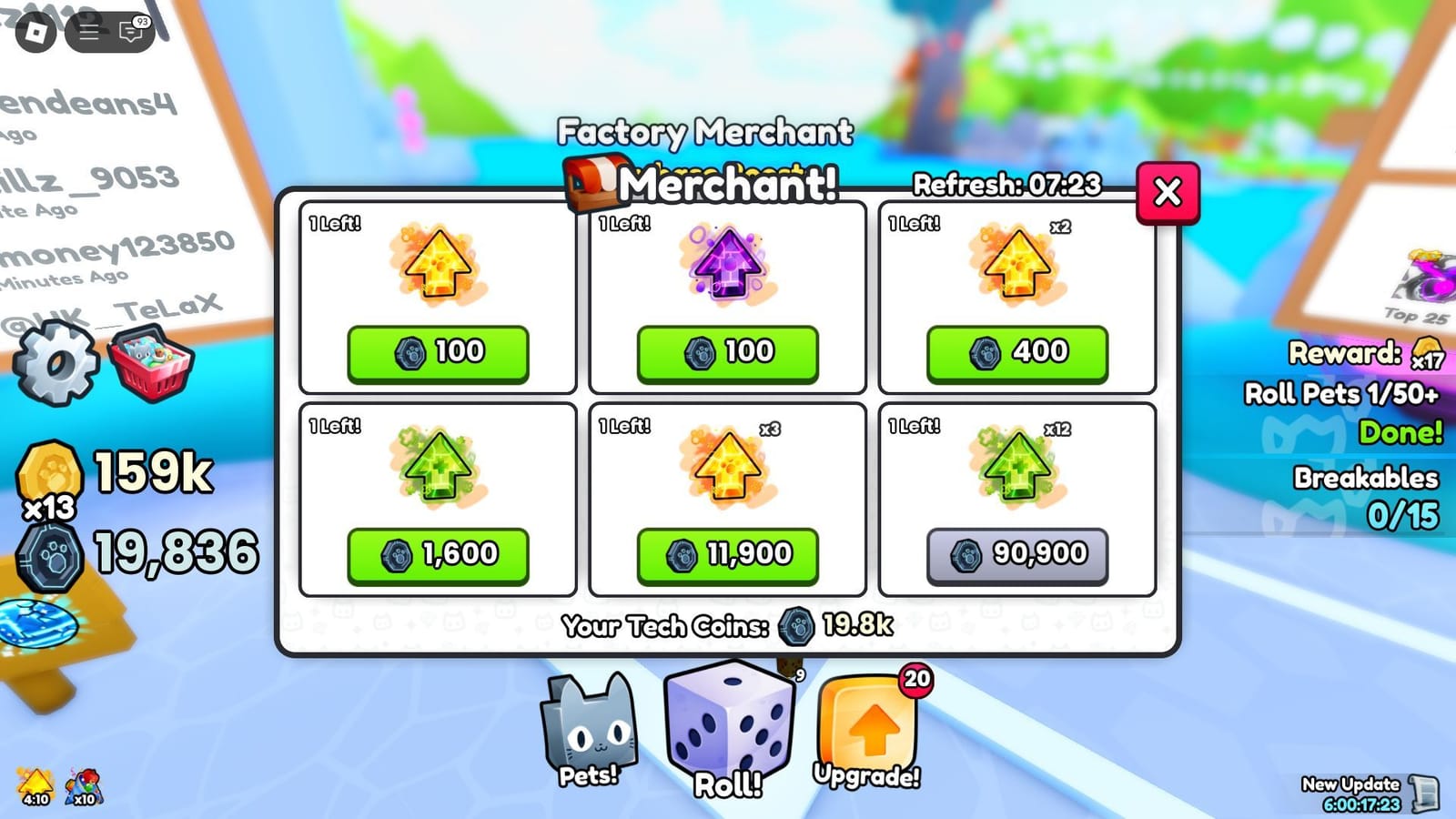Open the shop basket icon
Image resolution: width=1456 pixels, height=819 pixels.
click(x=148, y=362)
